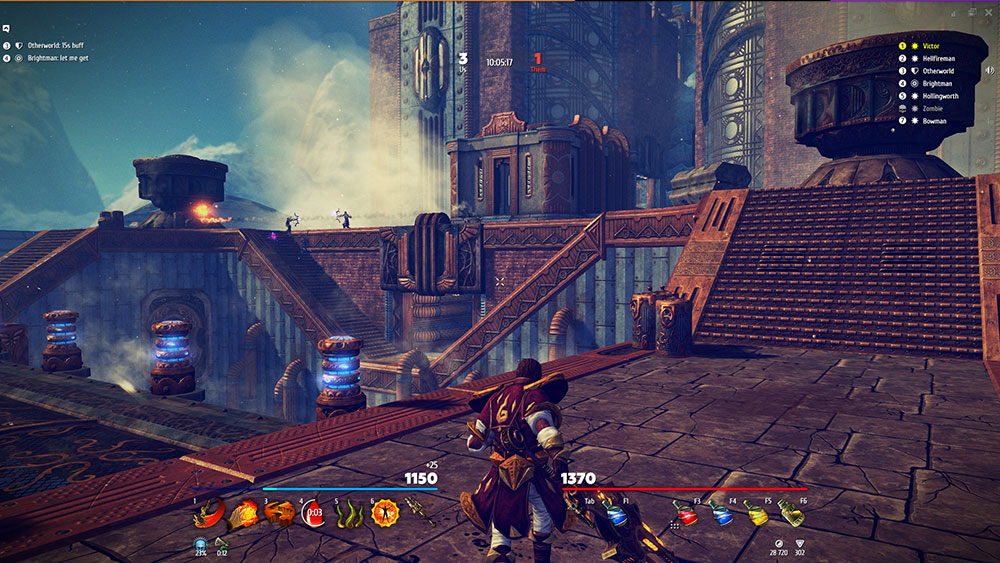Image resolution: width=1000 pixels, height=563 pixels.
Task: Use the molten ground slam ability
Action: 279,514
